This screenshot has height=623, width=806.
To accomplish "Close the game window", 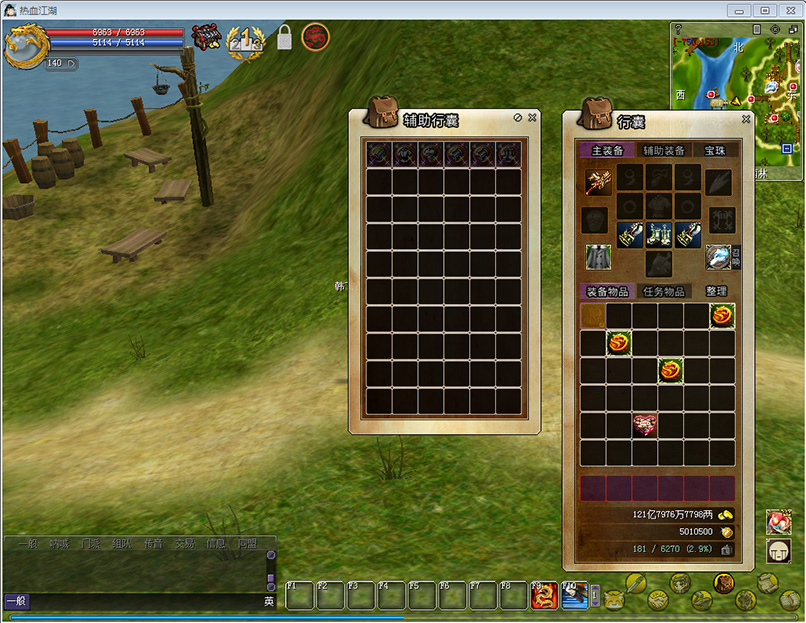I will [x=787, y=10].
